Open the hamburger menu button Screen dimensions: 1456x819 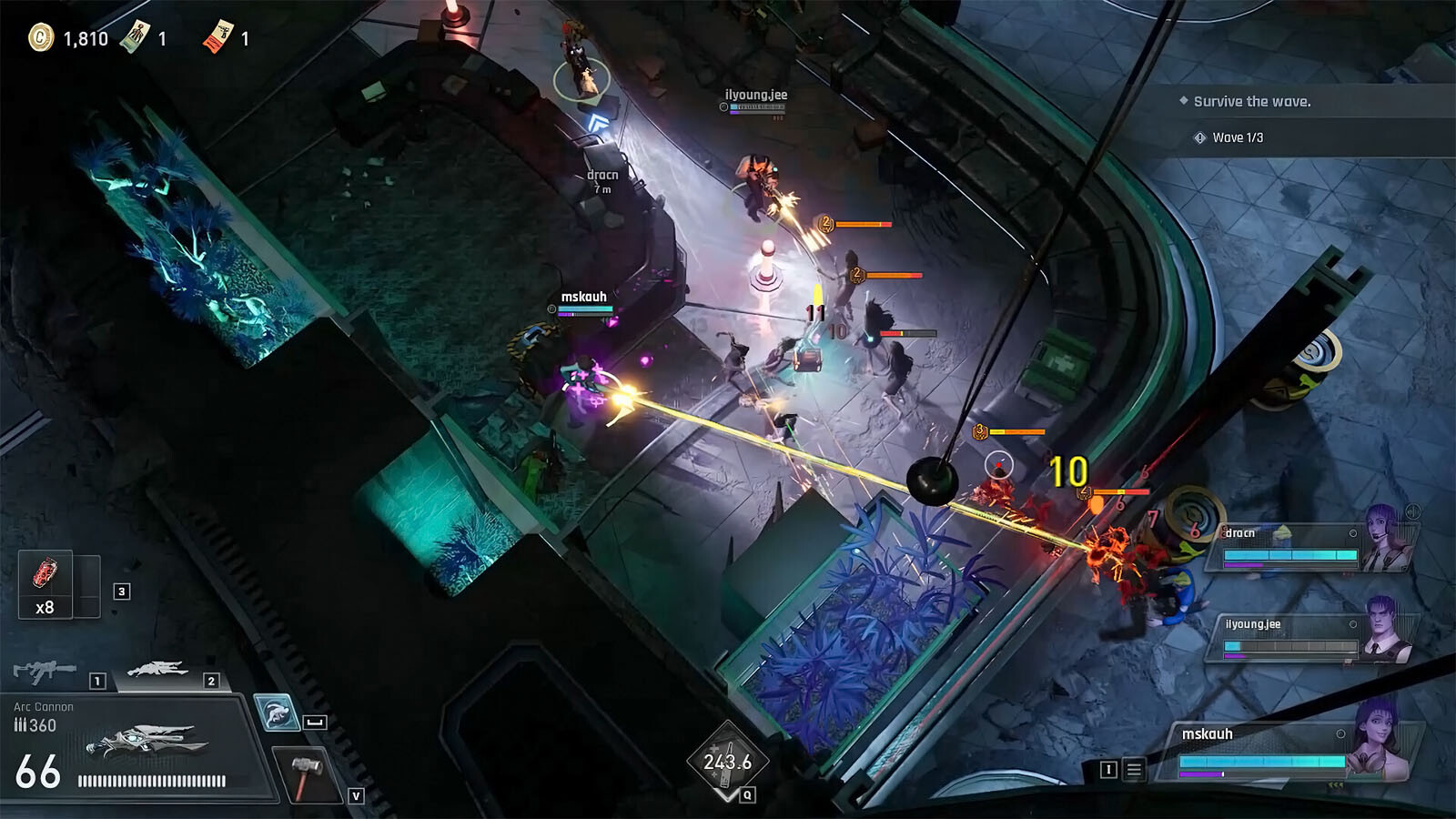coord(1134,771)
